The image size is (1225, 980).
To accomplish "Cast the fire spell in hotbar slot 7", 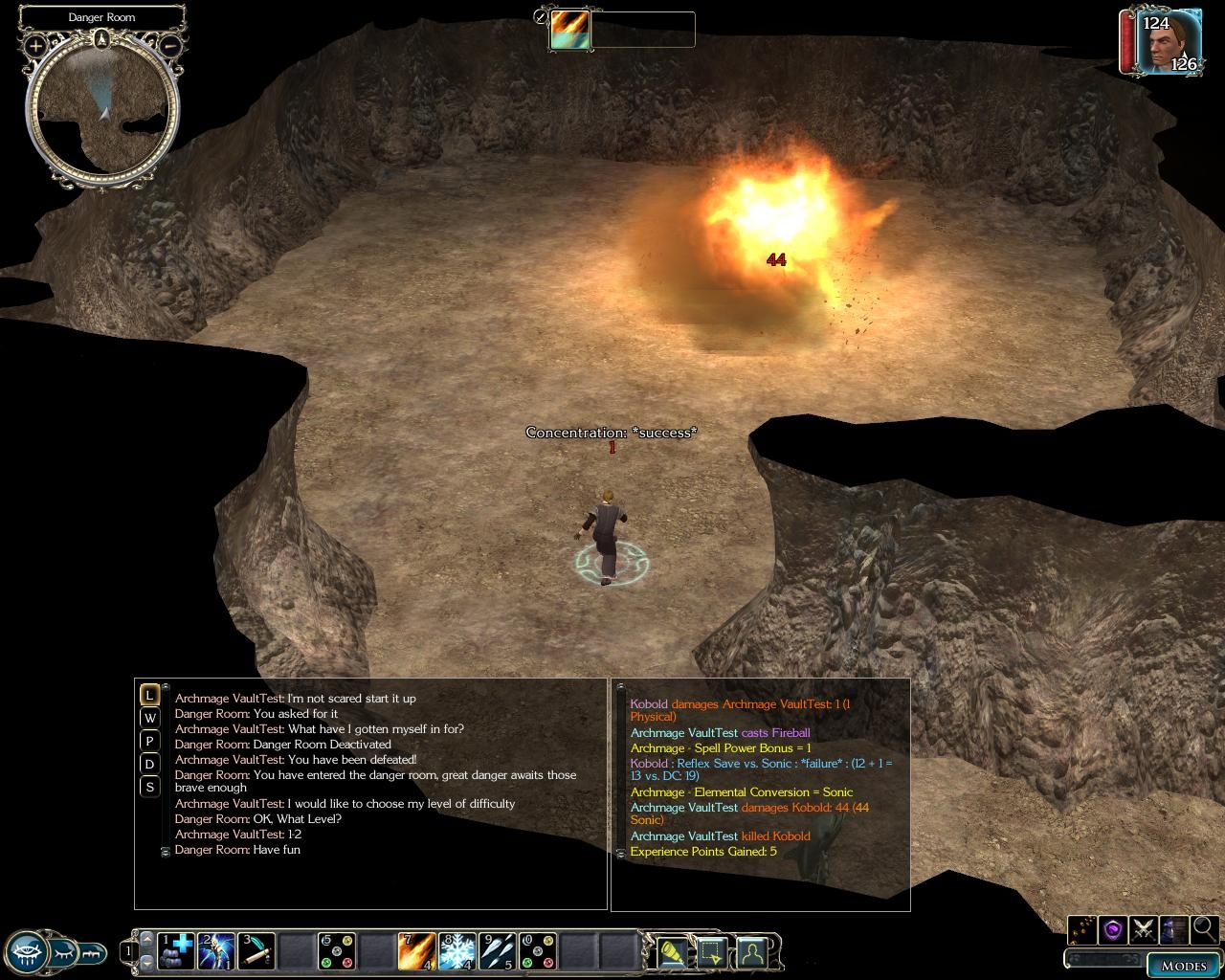I will (416, 951).
